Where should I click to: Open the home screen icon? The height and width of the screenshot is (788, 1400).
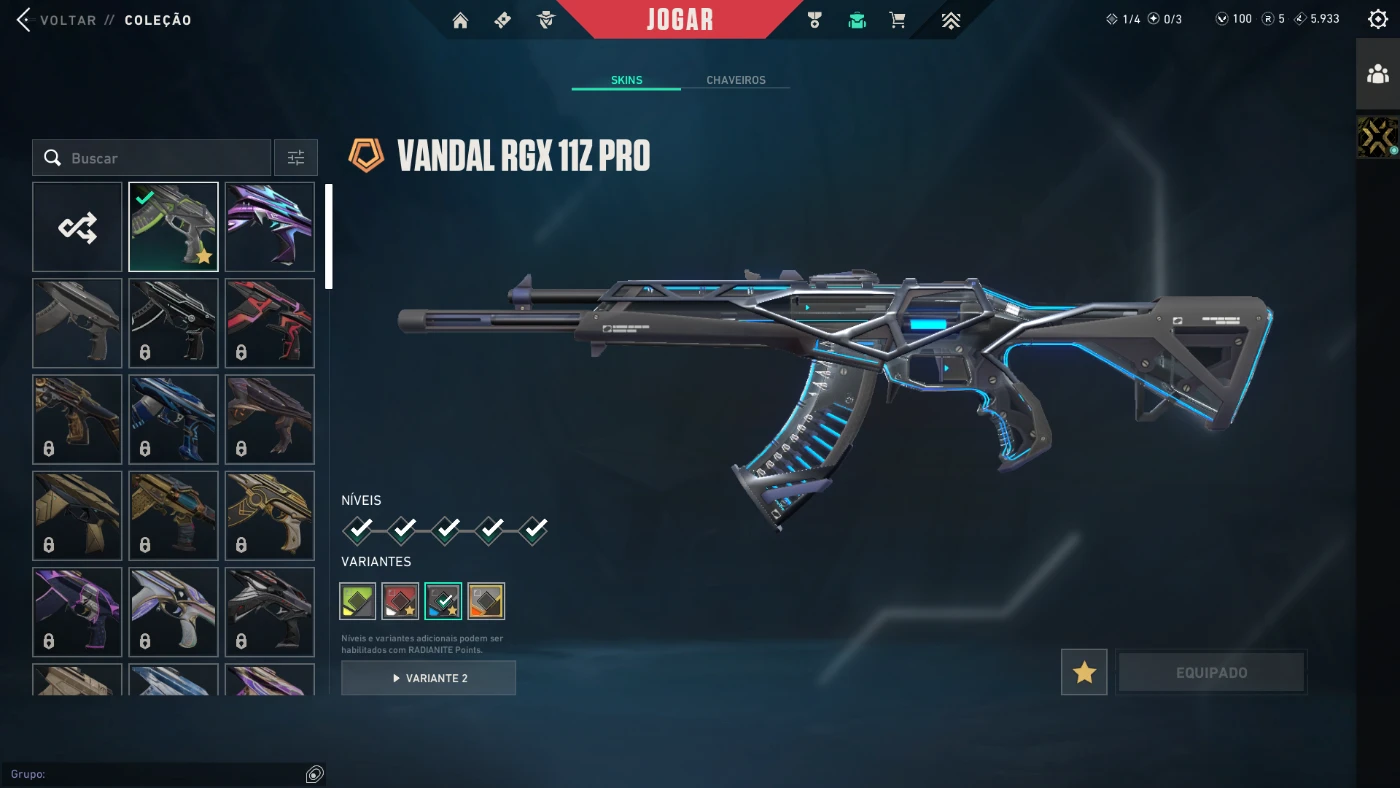pos(460,20)
